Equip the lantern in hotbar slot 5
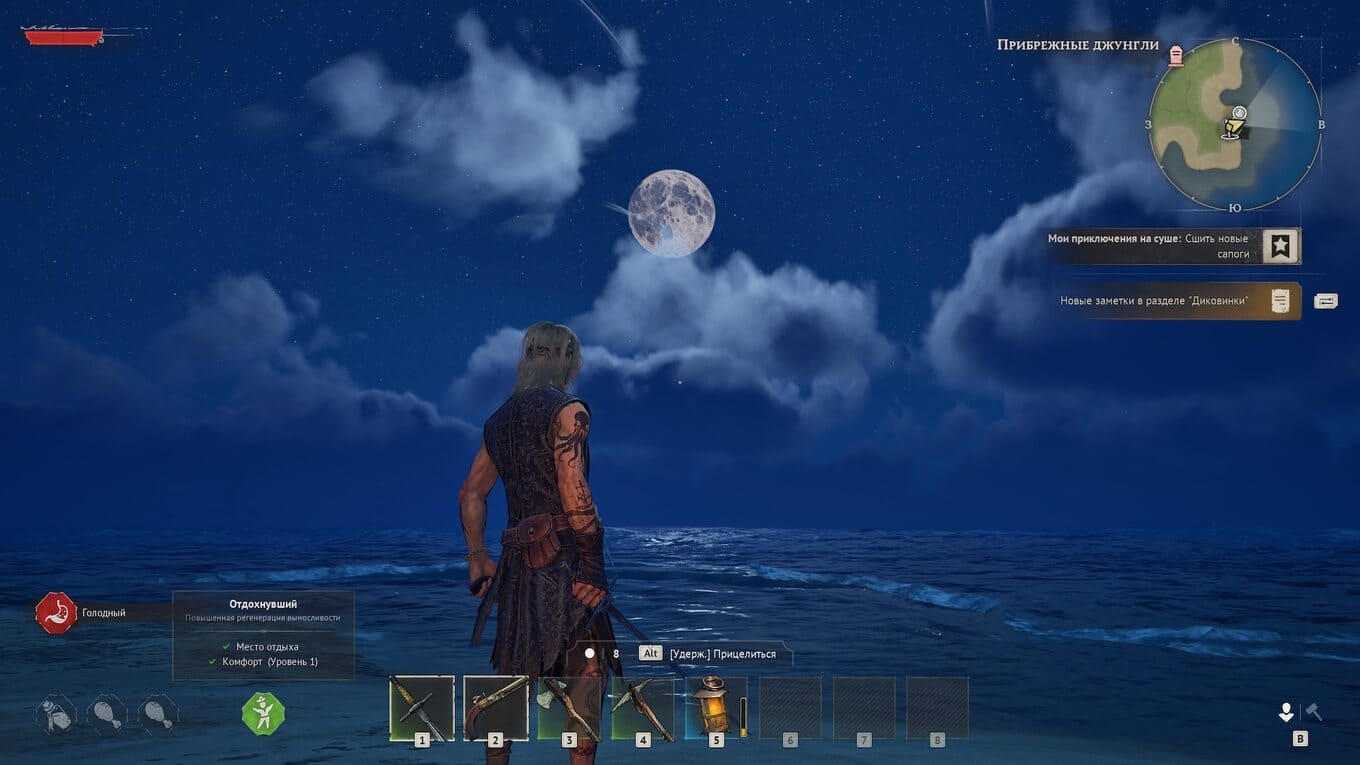Image resolution: width=1360 pixels, height=765 pixels. (714, 705)
